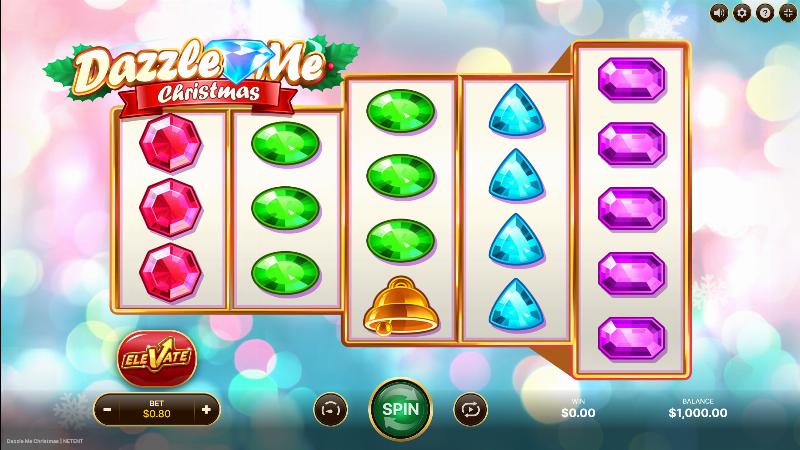Open settings with the gear icon

tap(742, 12)
